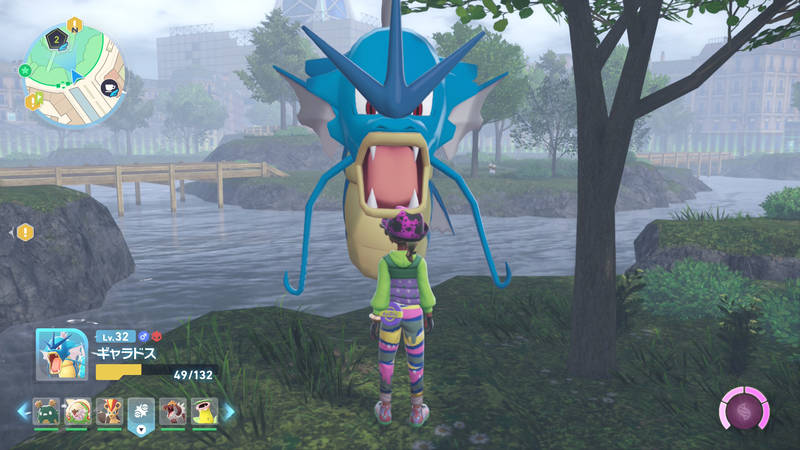Choose the orange exclamation marker atop minimap
This screenshot has height=450, width=800.
[74, 23]
